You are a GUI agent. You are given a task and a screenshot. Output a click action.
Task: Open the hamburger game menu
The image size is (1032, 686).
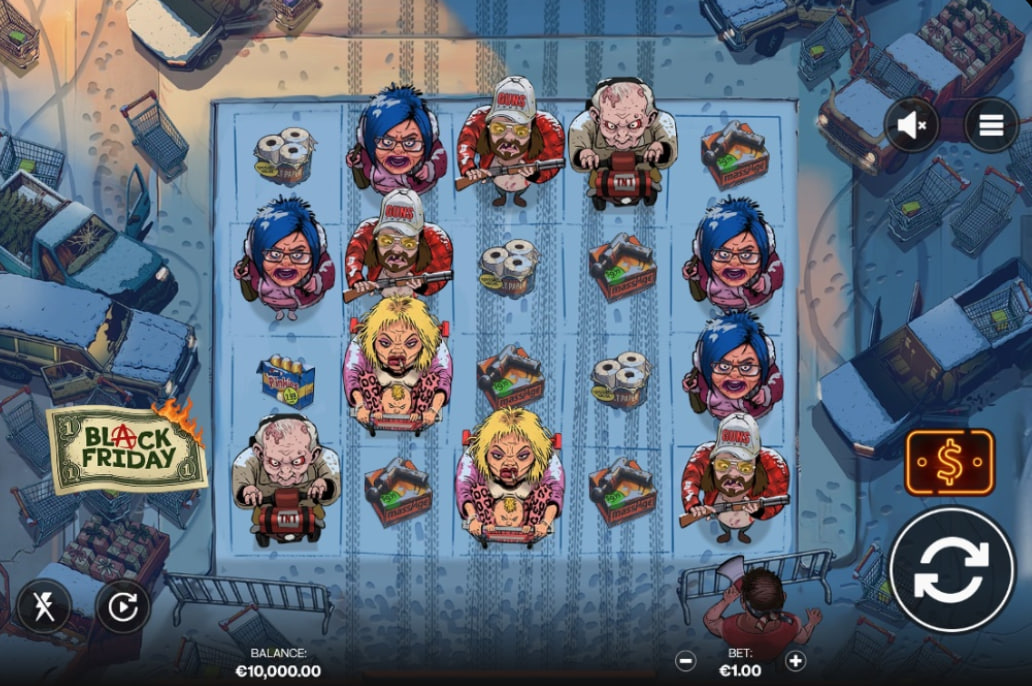click(991, 125)
